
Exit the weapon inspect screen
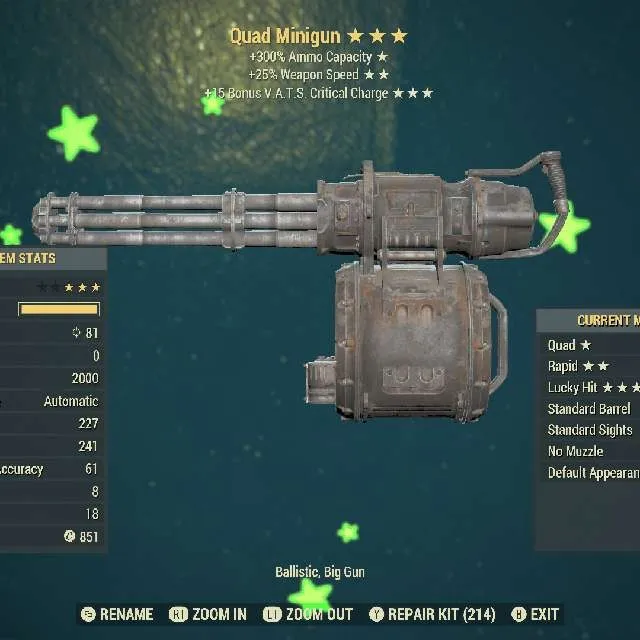pos(535,614)
